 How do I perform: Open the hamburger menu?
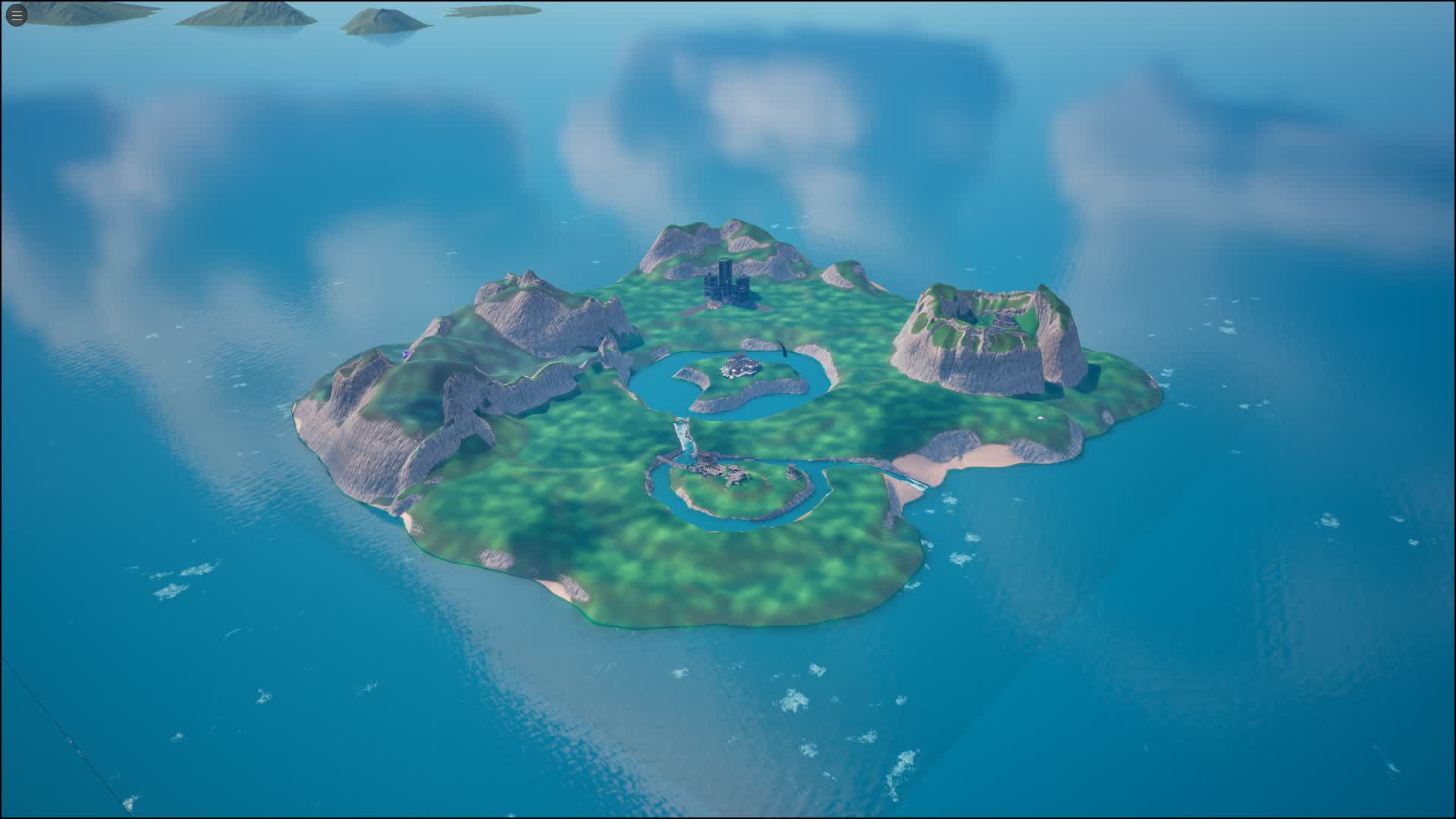(x=15, y=15)
